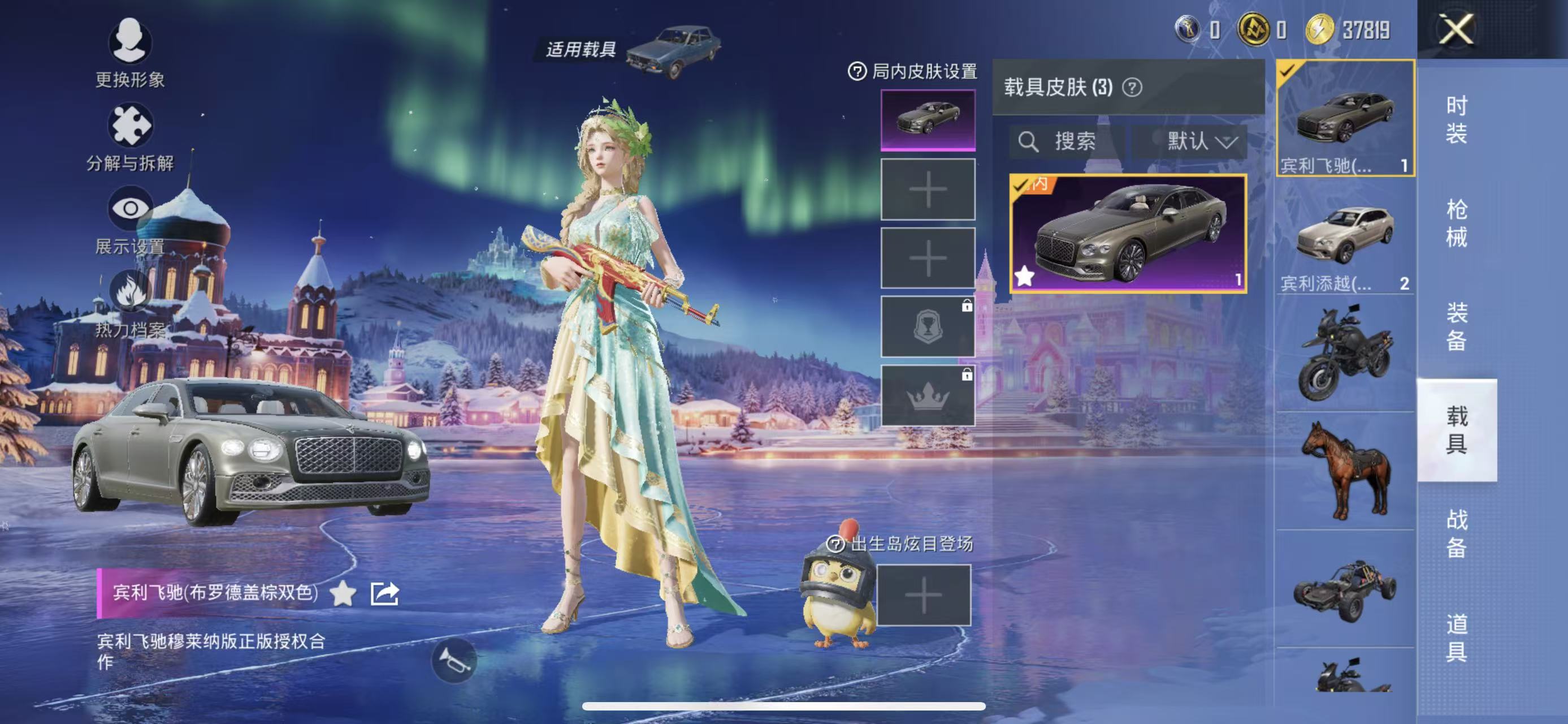1568x724 pixels.
Task: Share the Bentley skin via arrow icon
Action: [x=385, y=593]
